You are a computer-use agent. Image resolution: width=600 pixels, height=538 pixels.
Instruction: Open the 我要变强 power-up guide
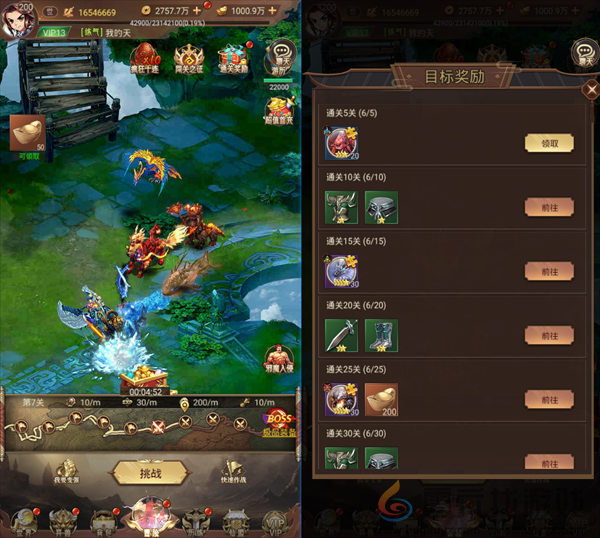[65, 472]
